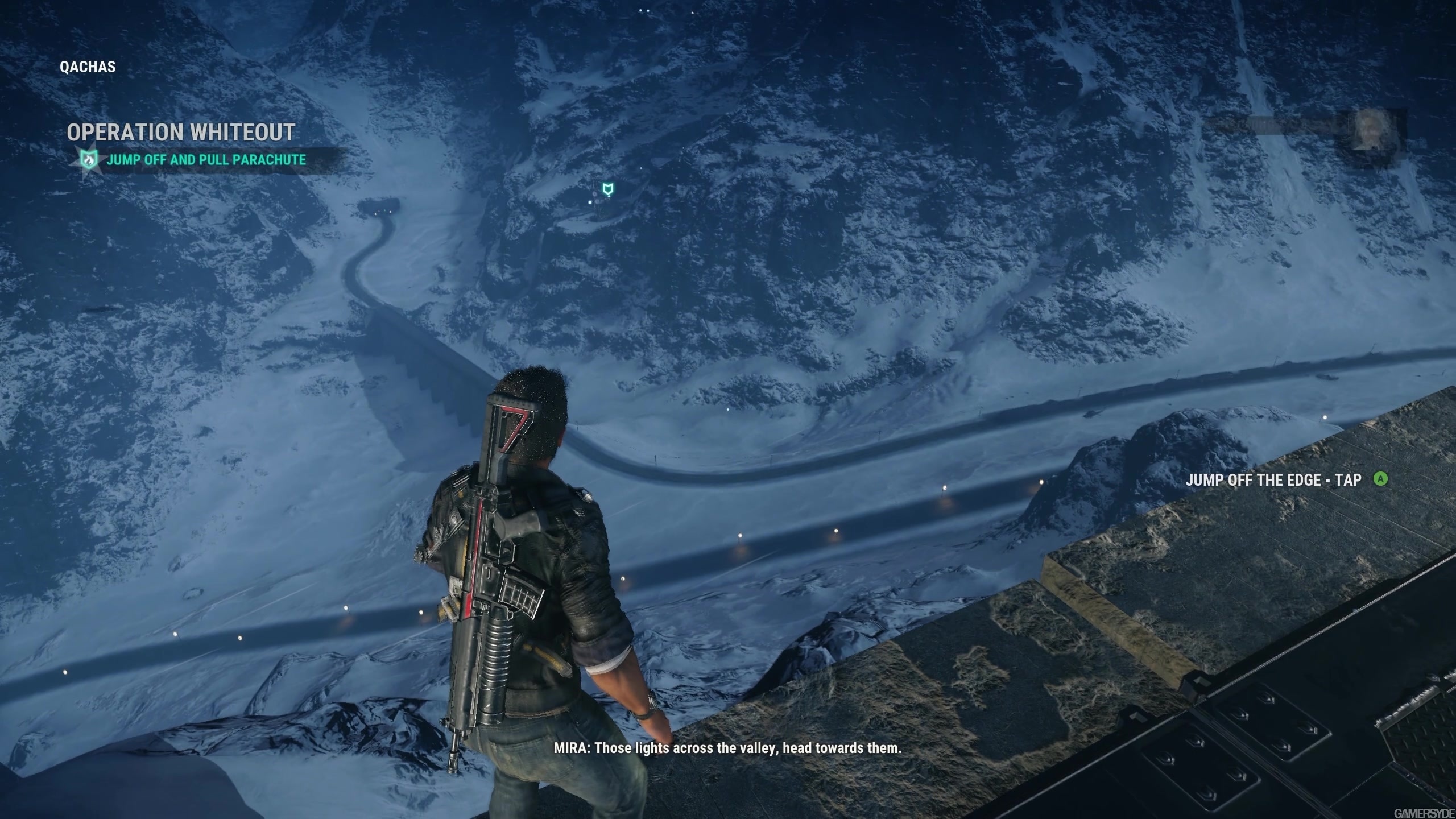Select the OPERATION WHITEOUT title as a menu entry

coord(181,133)
